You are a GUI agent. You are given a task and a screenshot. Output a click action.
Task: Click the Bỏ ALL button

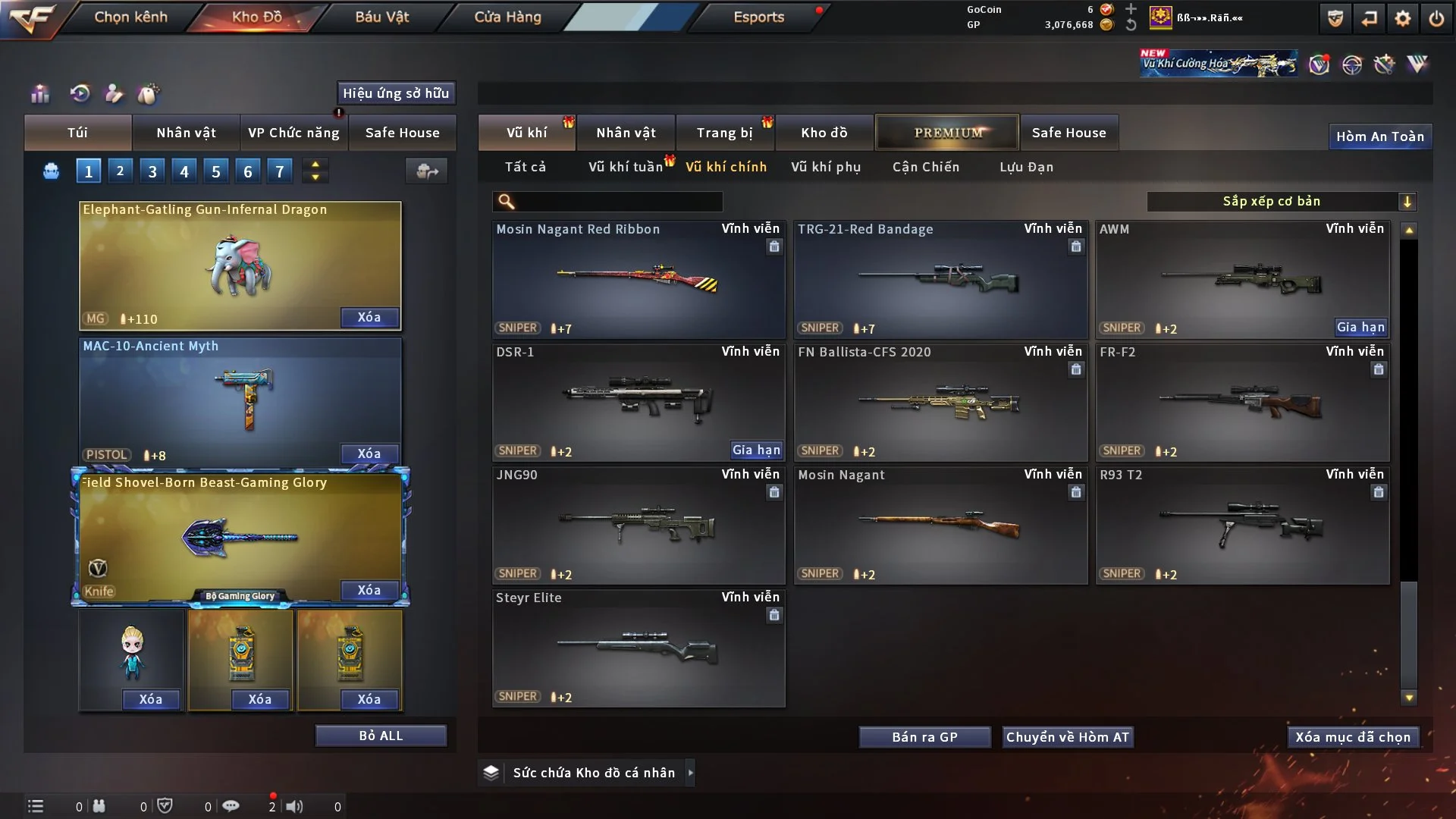[381, 736]
